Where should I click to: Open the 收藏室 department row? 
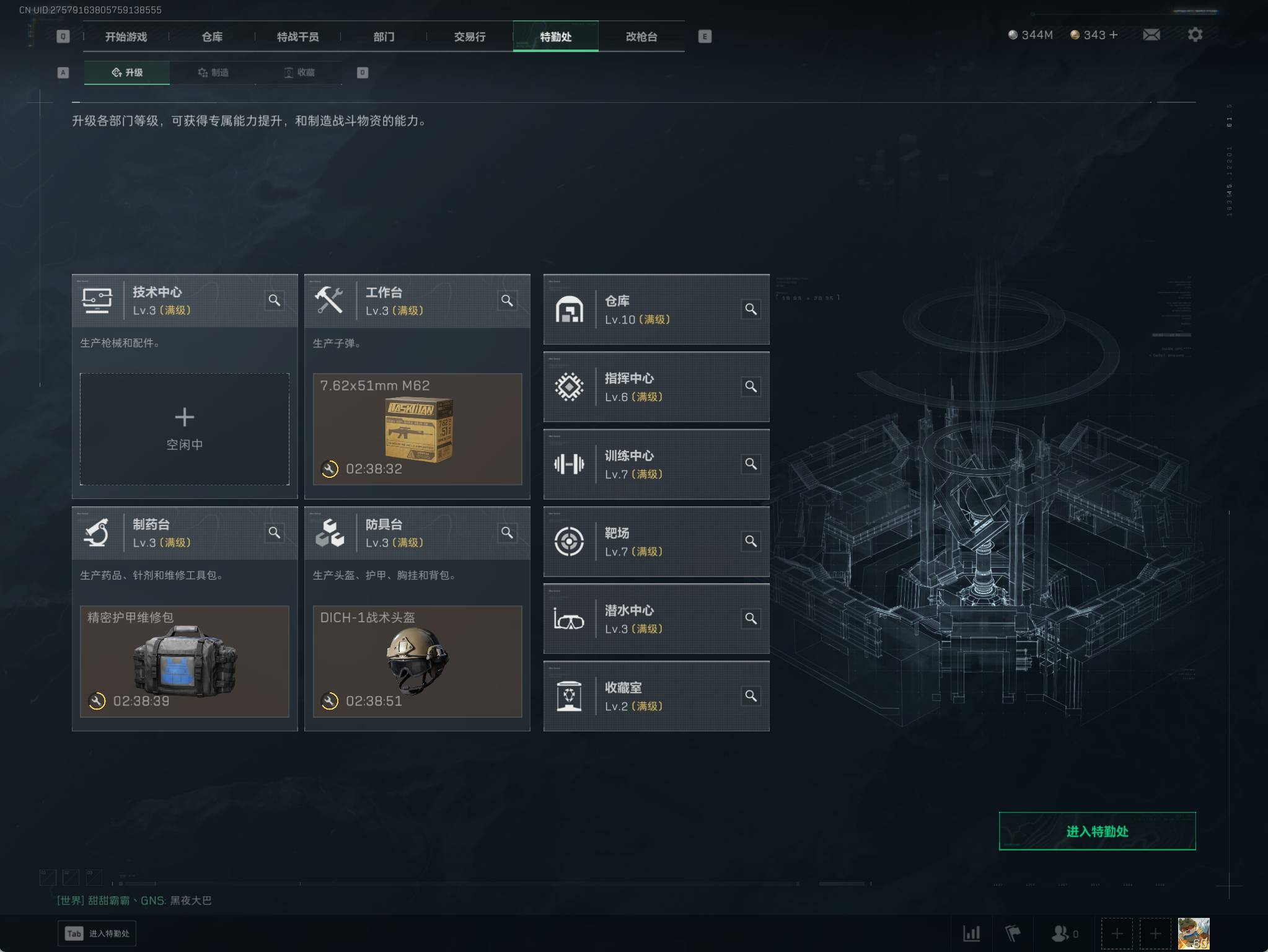[x=656, y=696]
